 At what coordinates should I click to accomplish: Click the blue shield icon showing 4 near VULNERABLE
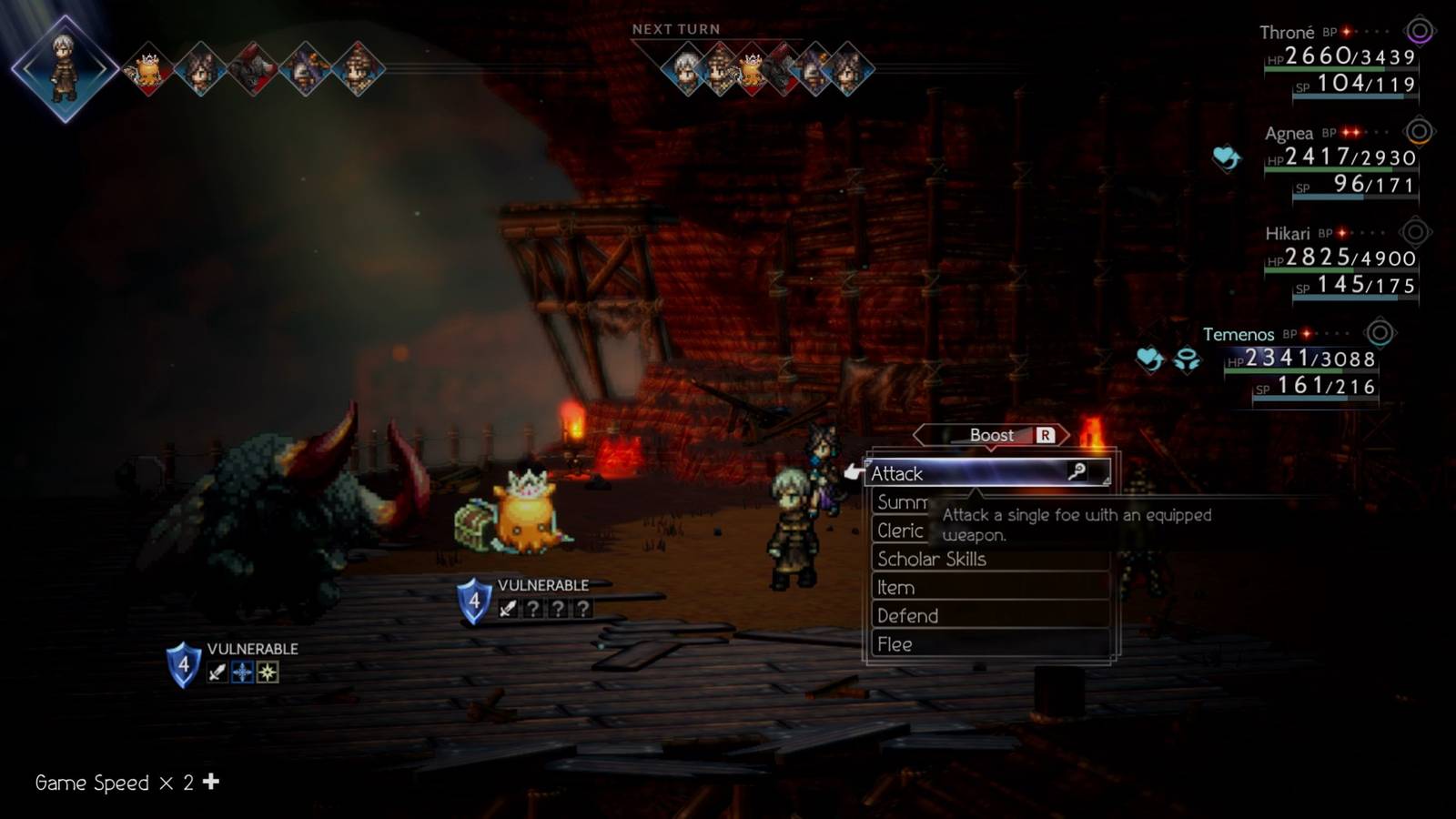472,599
